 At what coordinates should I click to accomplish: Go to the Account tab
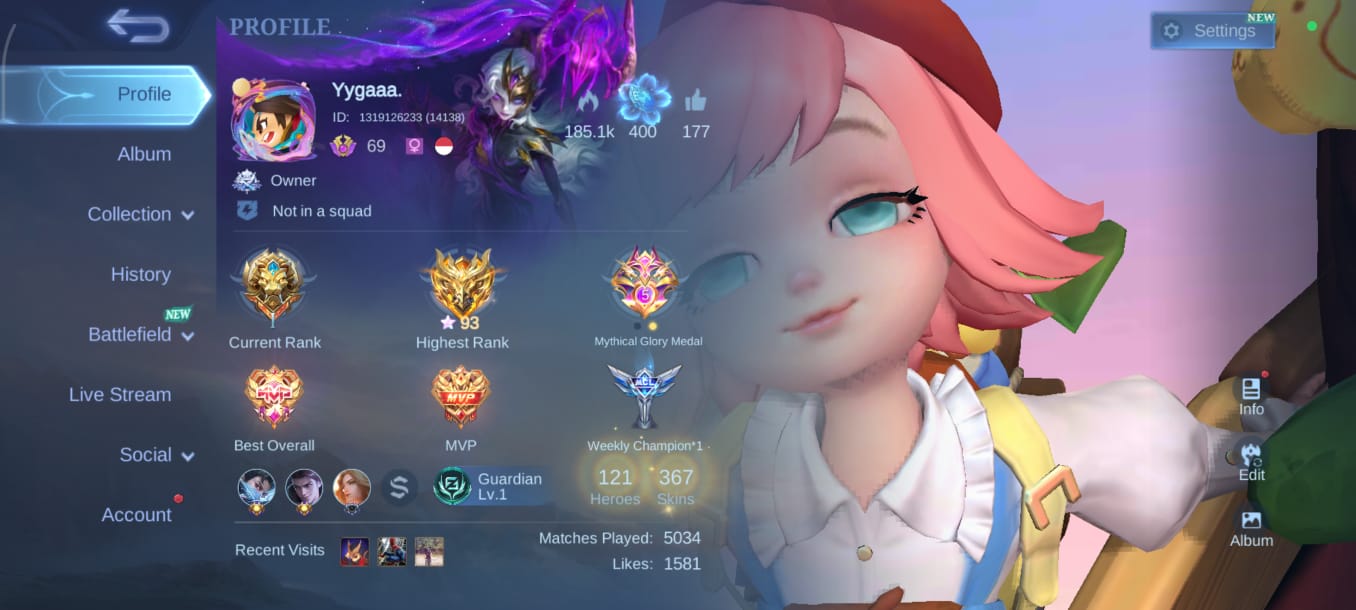pyautogui.click(x=137, y=515)
